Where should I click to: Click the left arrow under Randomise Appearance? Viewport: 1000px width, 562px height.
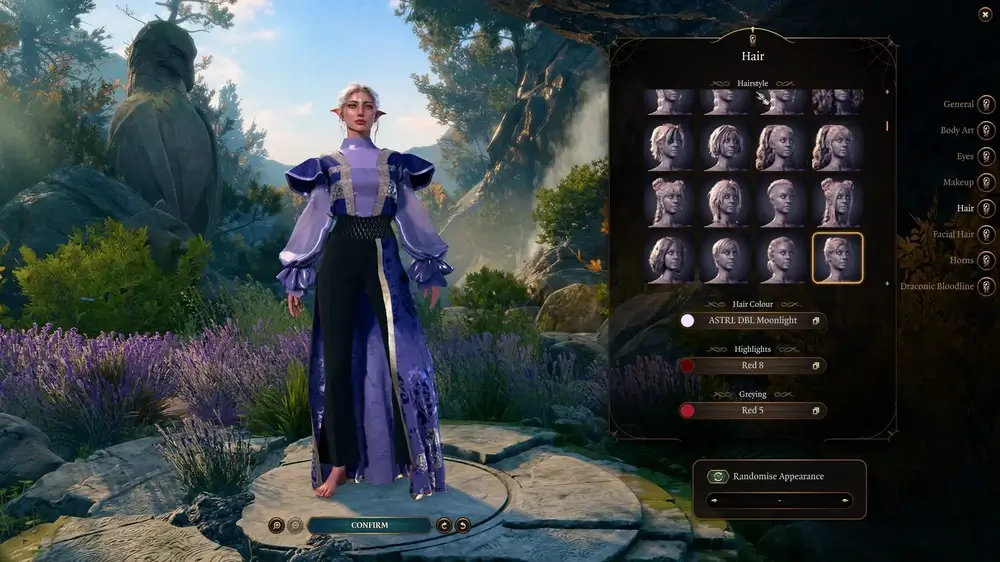713,500
